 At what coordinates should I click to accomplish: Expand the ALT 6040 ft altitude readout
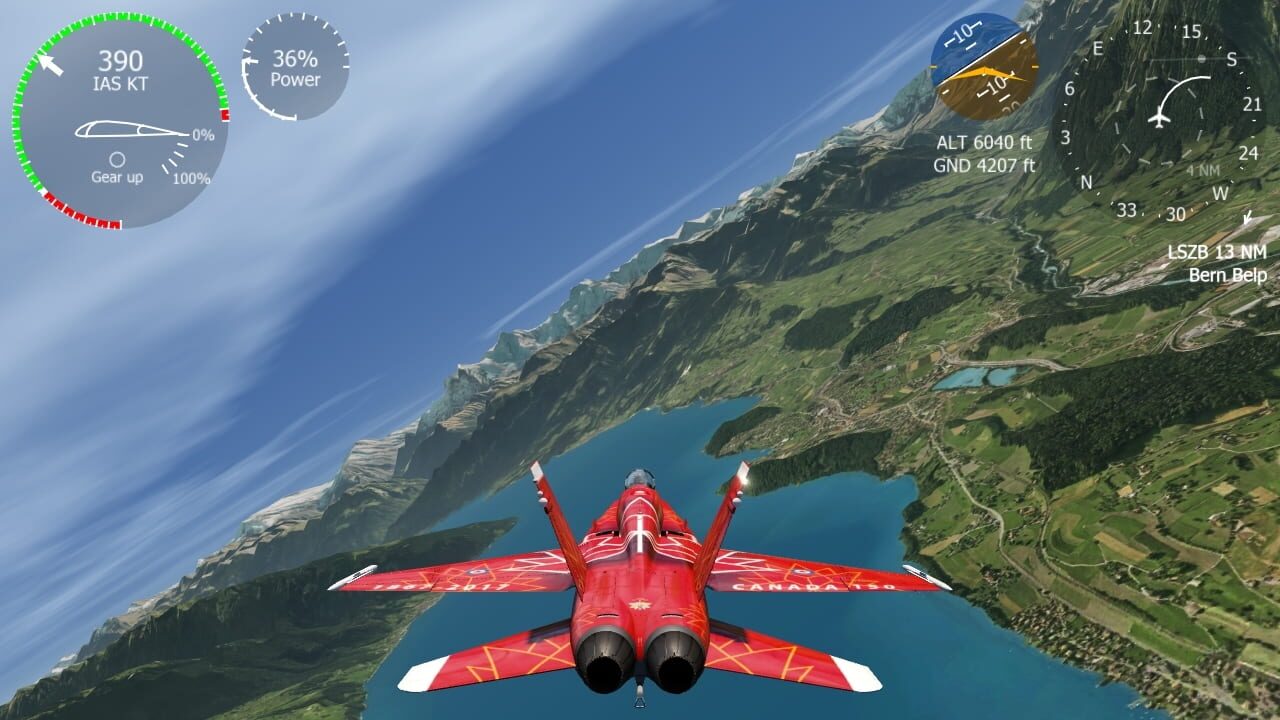pyautogui.click(x=985, y=142)
